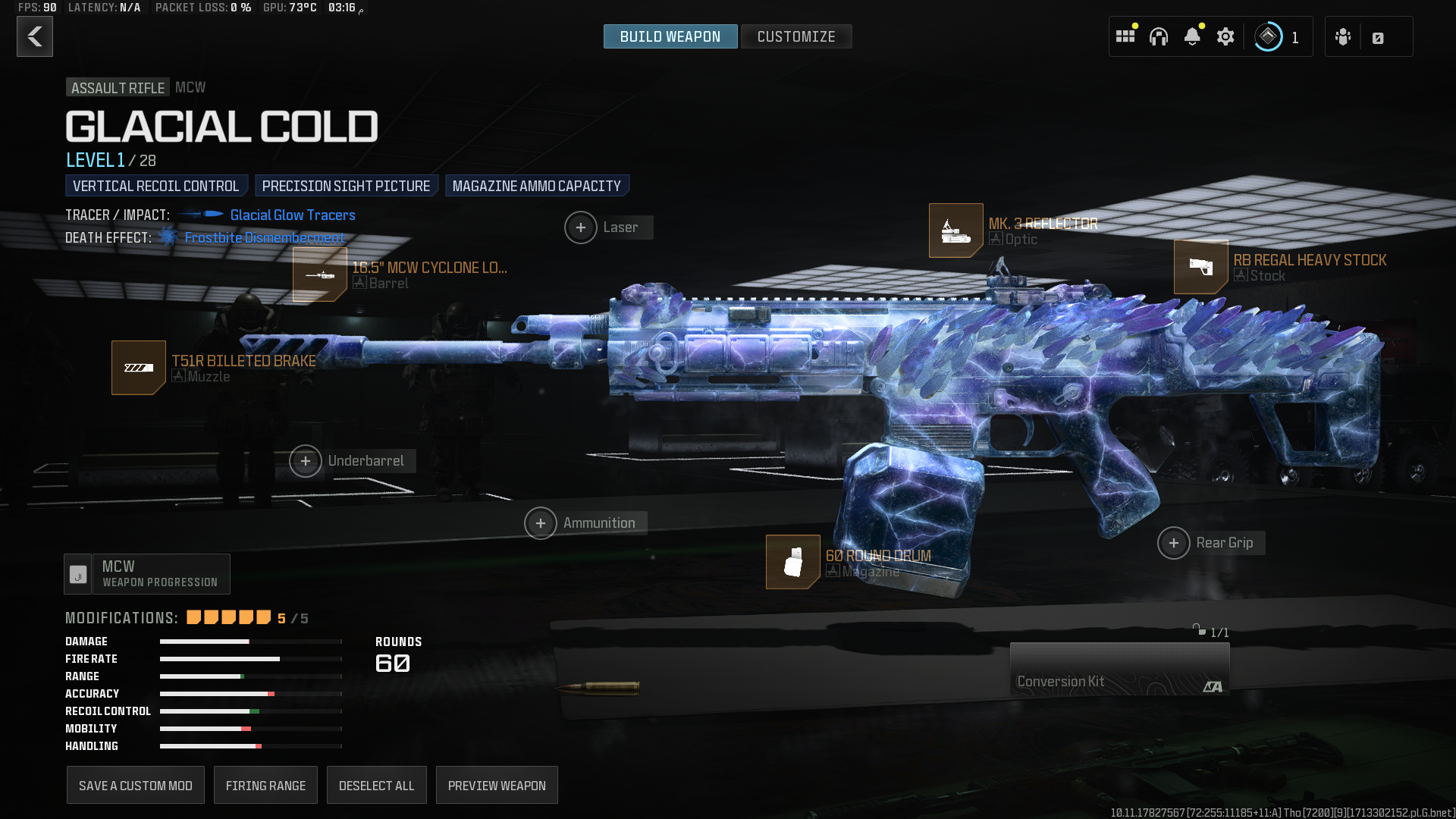Open the grid menu icon
Screen dimensions: 1456x819
[1125, 36]
